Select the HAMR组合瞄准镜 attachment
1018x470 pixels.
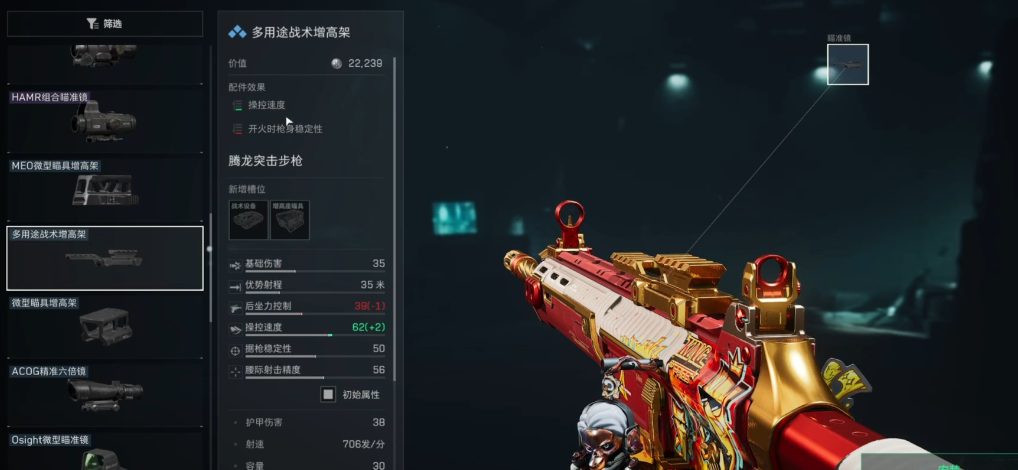pyautogui.click(x=104, y=120)
